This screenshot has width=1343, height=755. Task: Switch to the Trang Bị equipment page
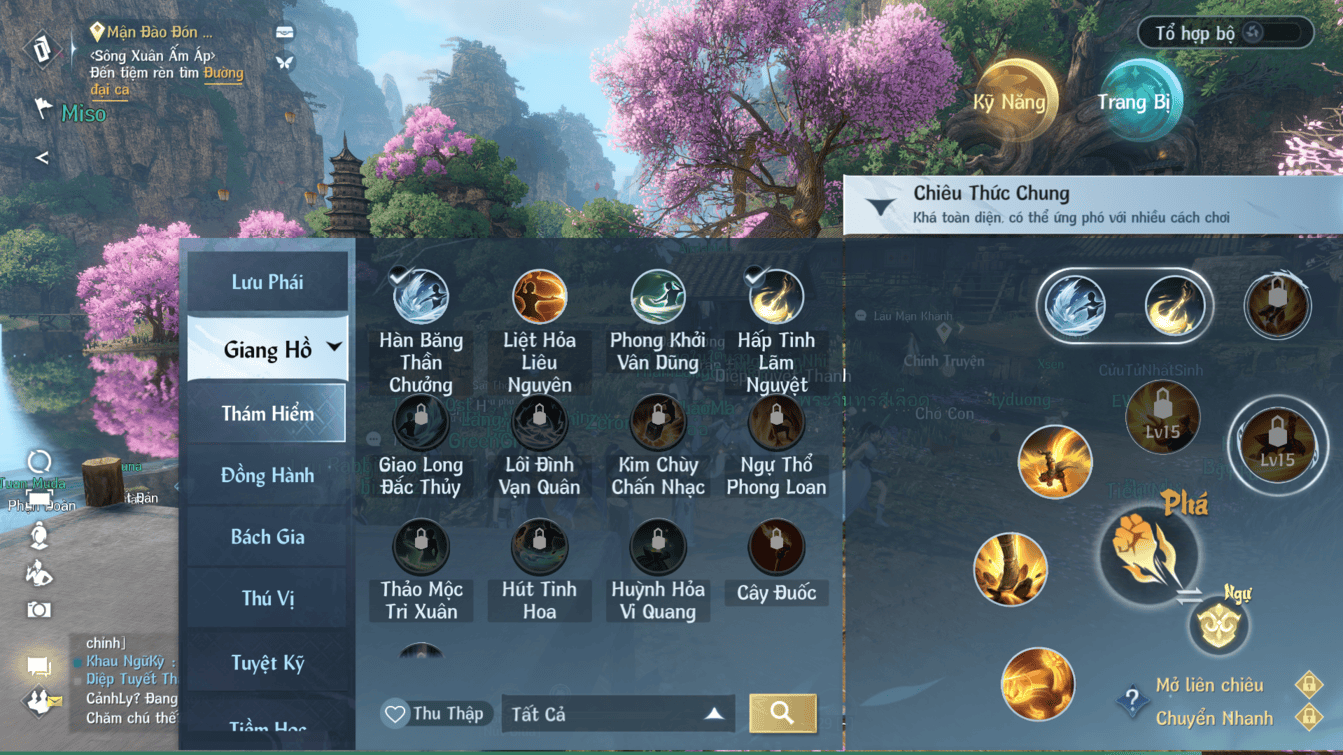[x=1134, y=102]
